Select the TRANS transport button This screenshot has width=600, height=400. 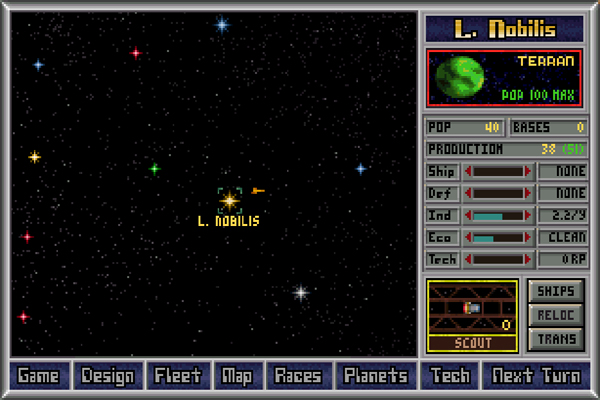555,339
